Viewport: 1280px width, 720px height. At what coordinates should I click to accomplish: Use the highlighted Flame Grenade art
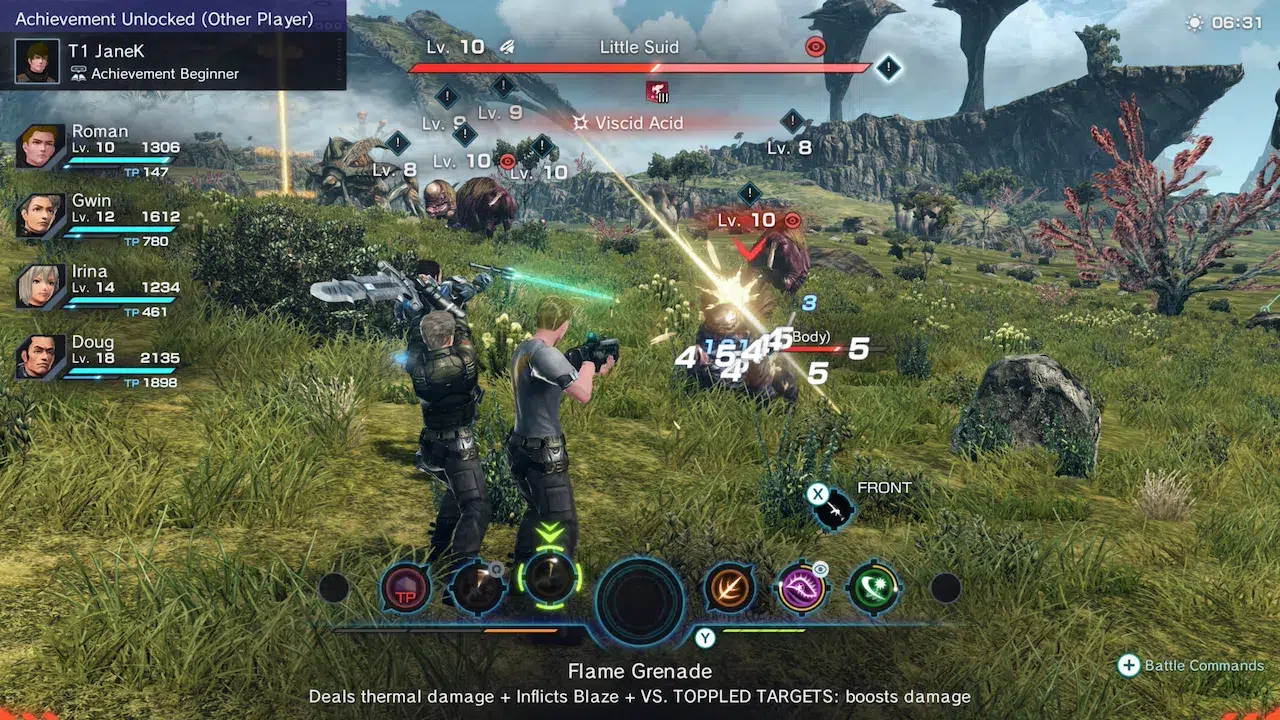point(549,580)
